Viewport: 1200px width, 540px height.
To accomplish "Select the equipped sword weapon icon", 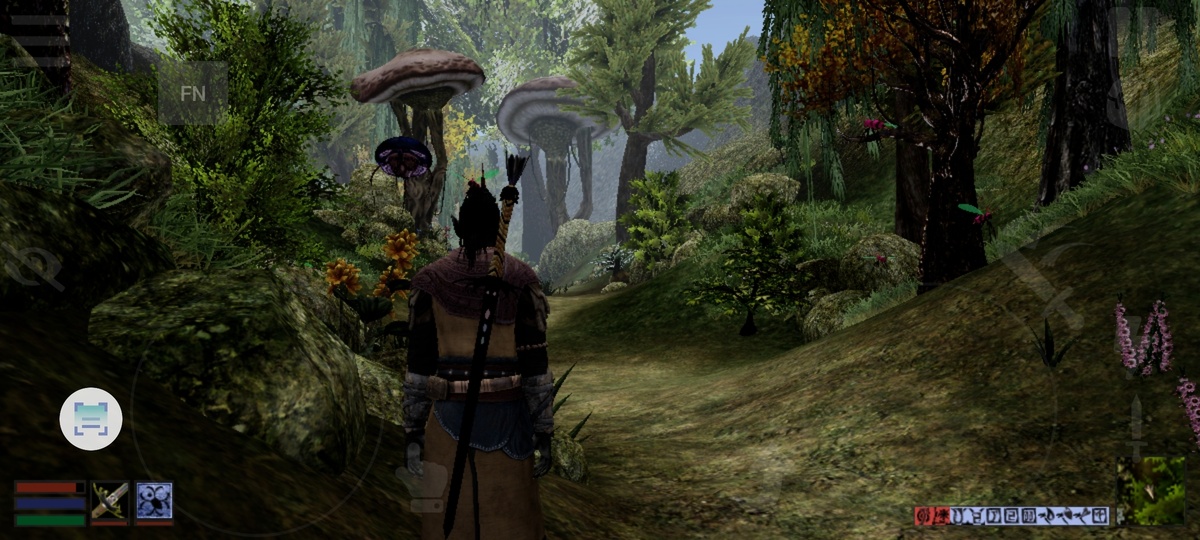I will [x=110, y=502].
